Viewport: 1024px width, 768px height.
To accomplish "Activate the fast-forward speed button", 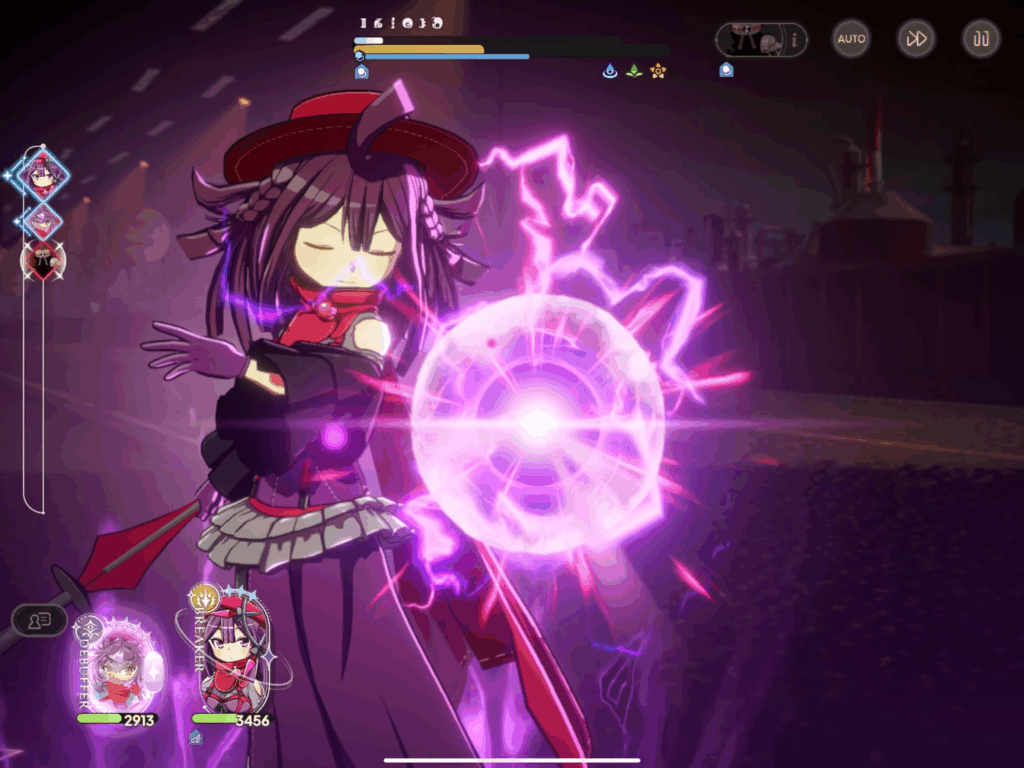I will [x=916, y=39].
